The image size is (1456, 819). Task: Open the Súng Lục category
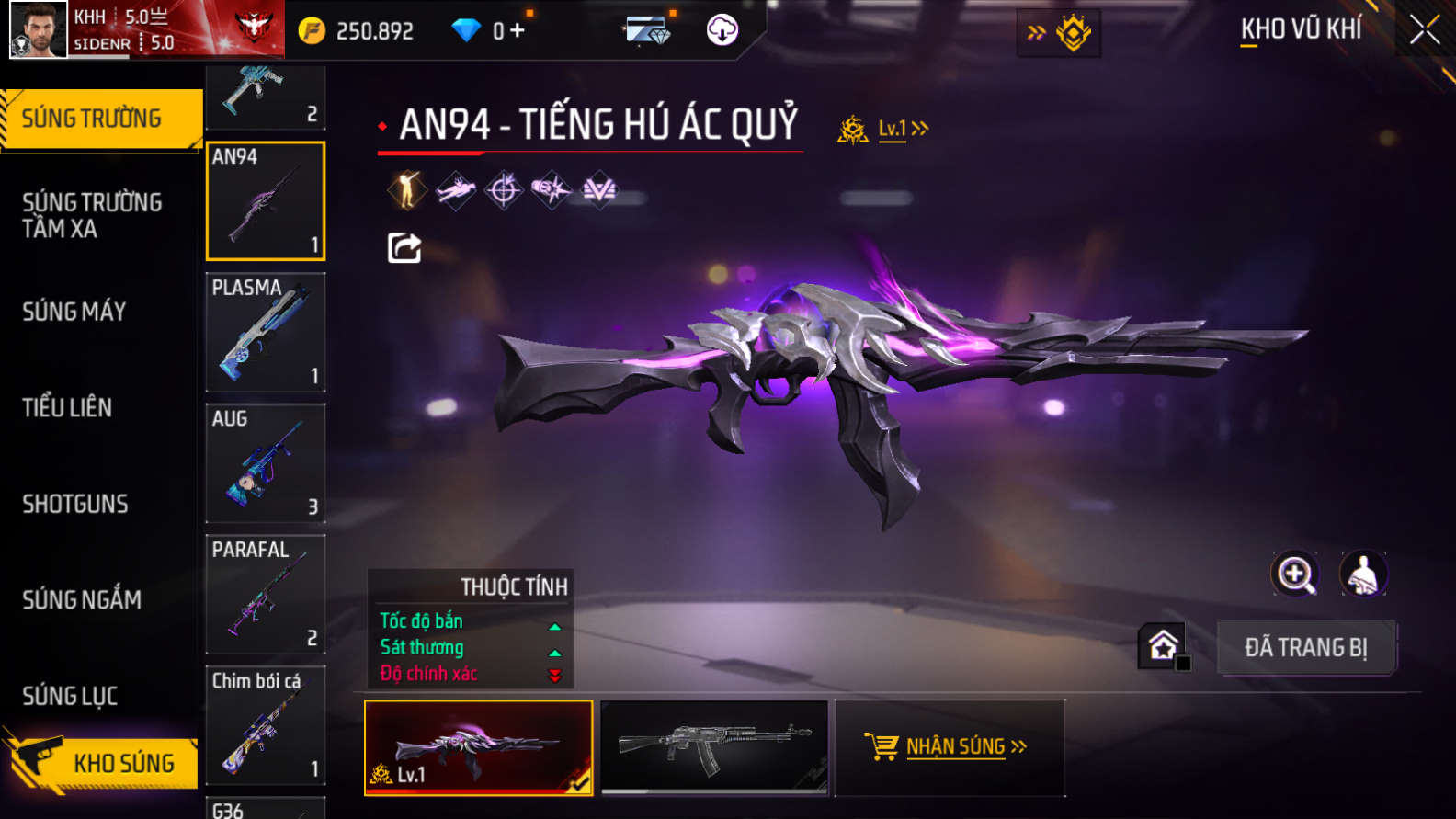(x=70, y=696)
